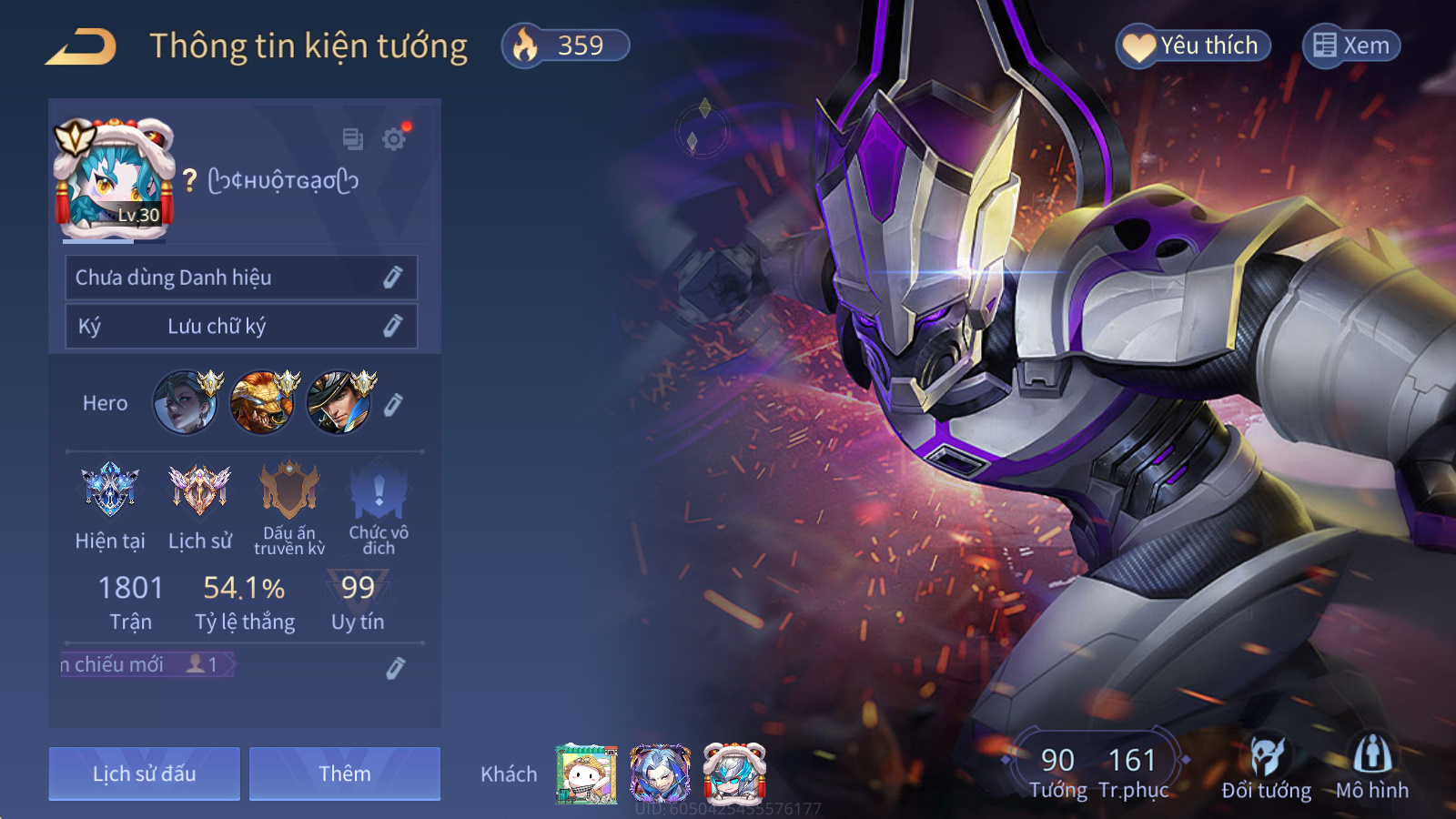Open the Yêu thích favorites button
The height and width of the screenshot is (819, 1456).
coord(1193,45)
